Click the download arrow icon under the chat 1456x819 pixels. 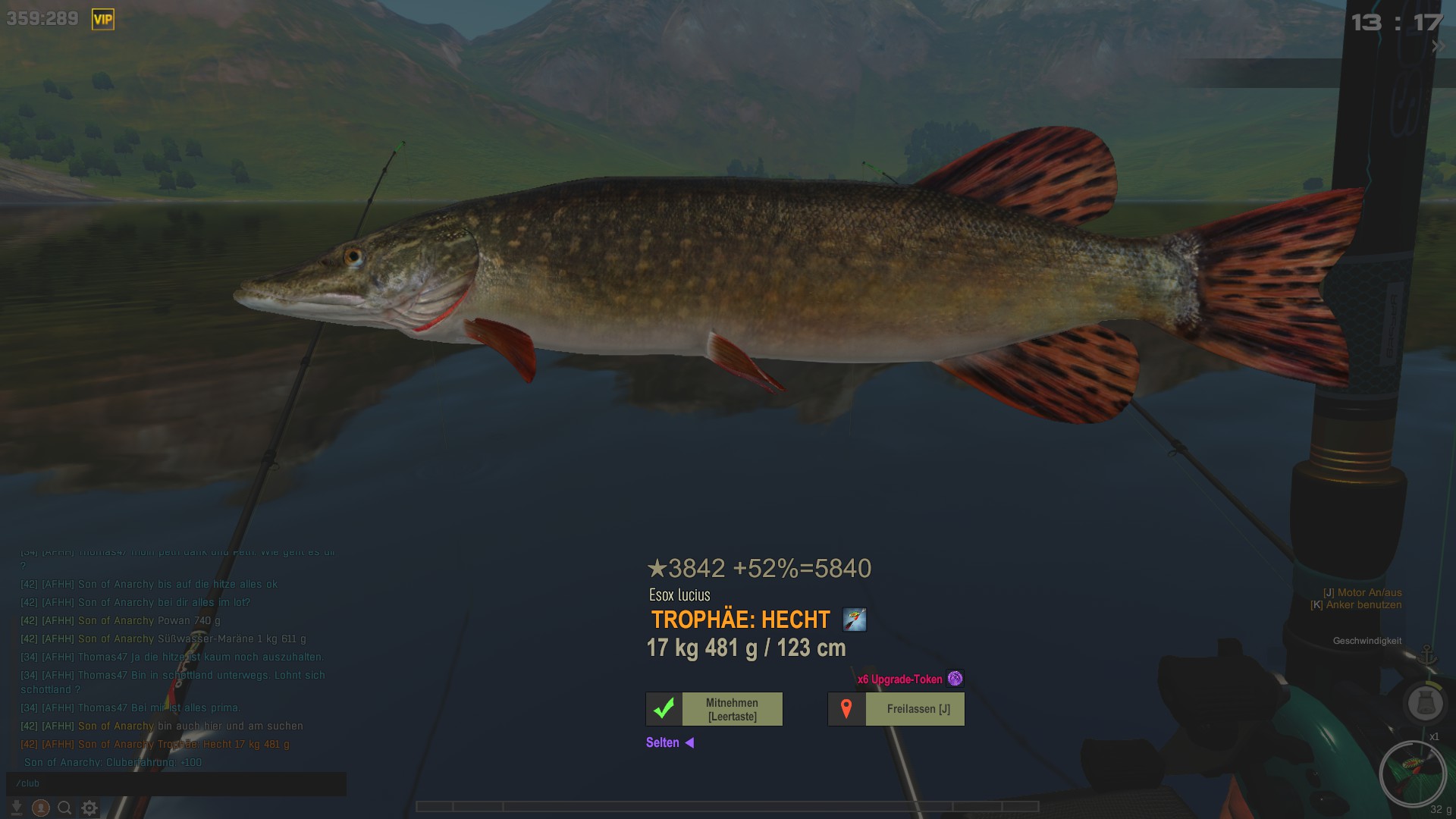pos(17,808)
